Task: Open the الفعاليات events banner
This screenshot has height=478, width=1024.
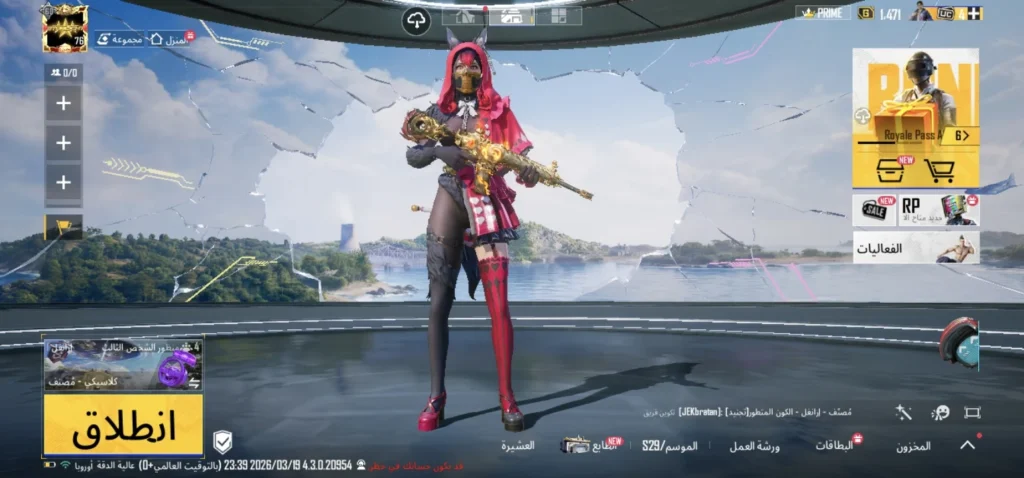Action: (915, 247)
